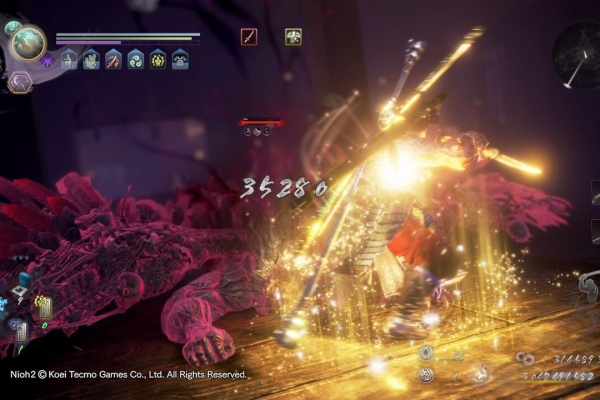Image resolution: width=600 pixels, height=400 pixels.
Task: Click the golden demon face buff icon
Action: click(158, 60)
